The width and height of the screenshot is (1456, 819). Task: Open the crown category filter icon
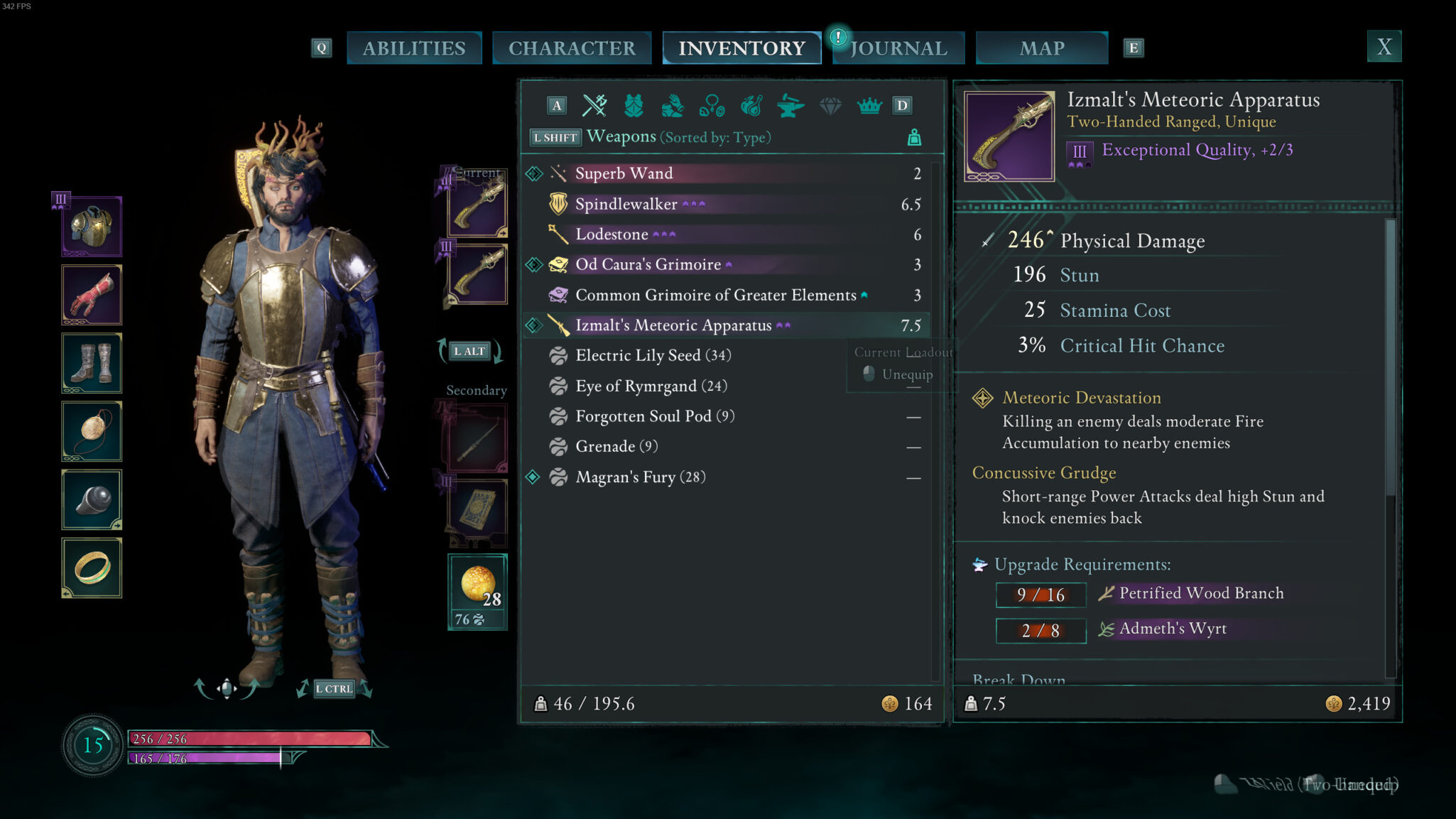tap(869, 106)
